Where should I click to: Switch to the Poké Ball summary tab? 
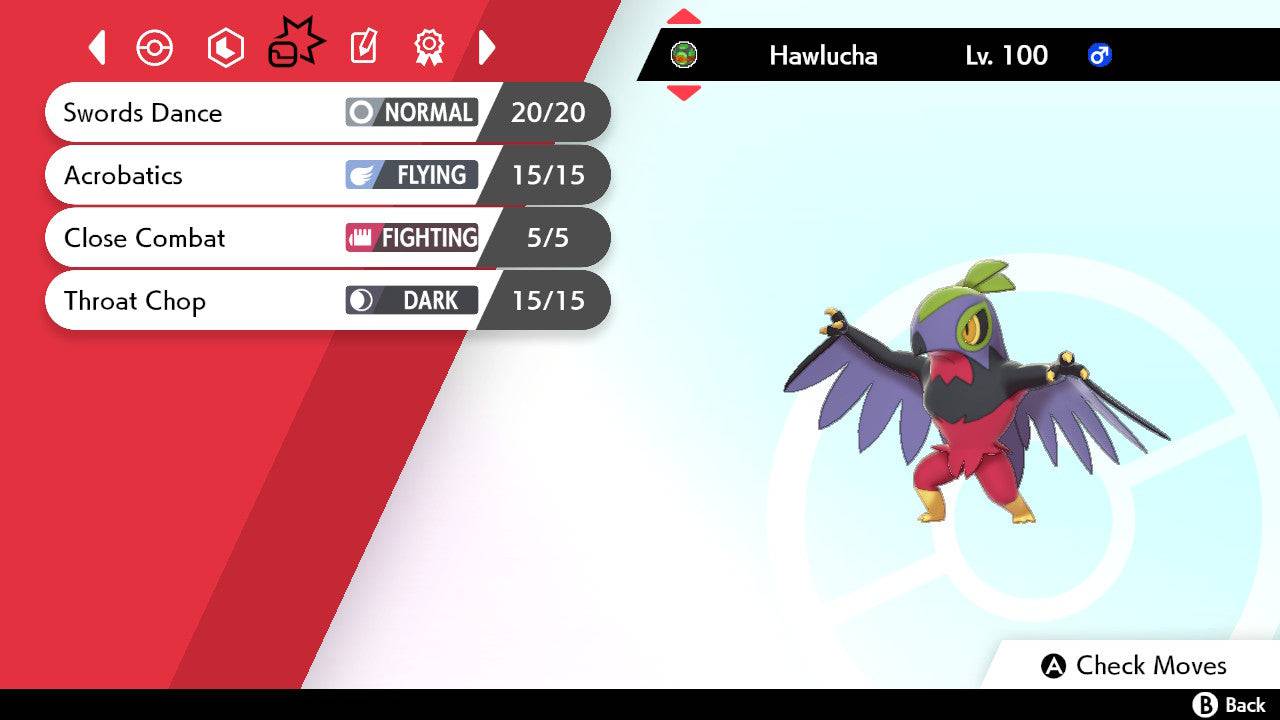pyautogui.click(x=155, y=47)
